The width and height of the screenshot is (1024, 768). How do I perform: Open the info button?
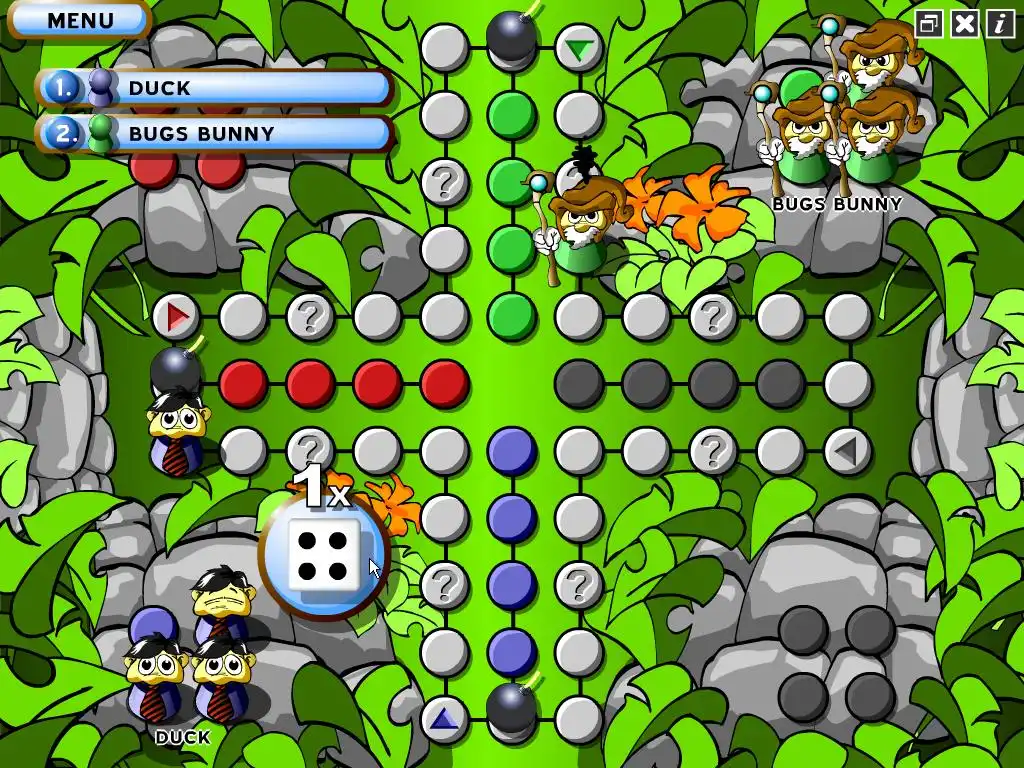pos(1000,24)
